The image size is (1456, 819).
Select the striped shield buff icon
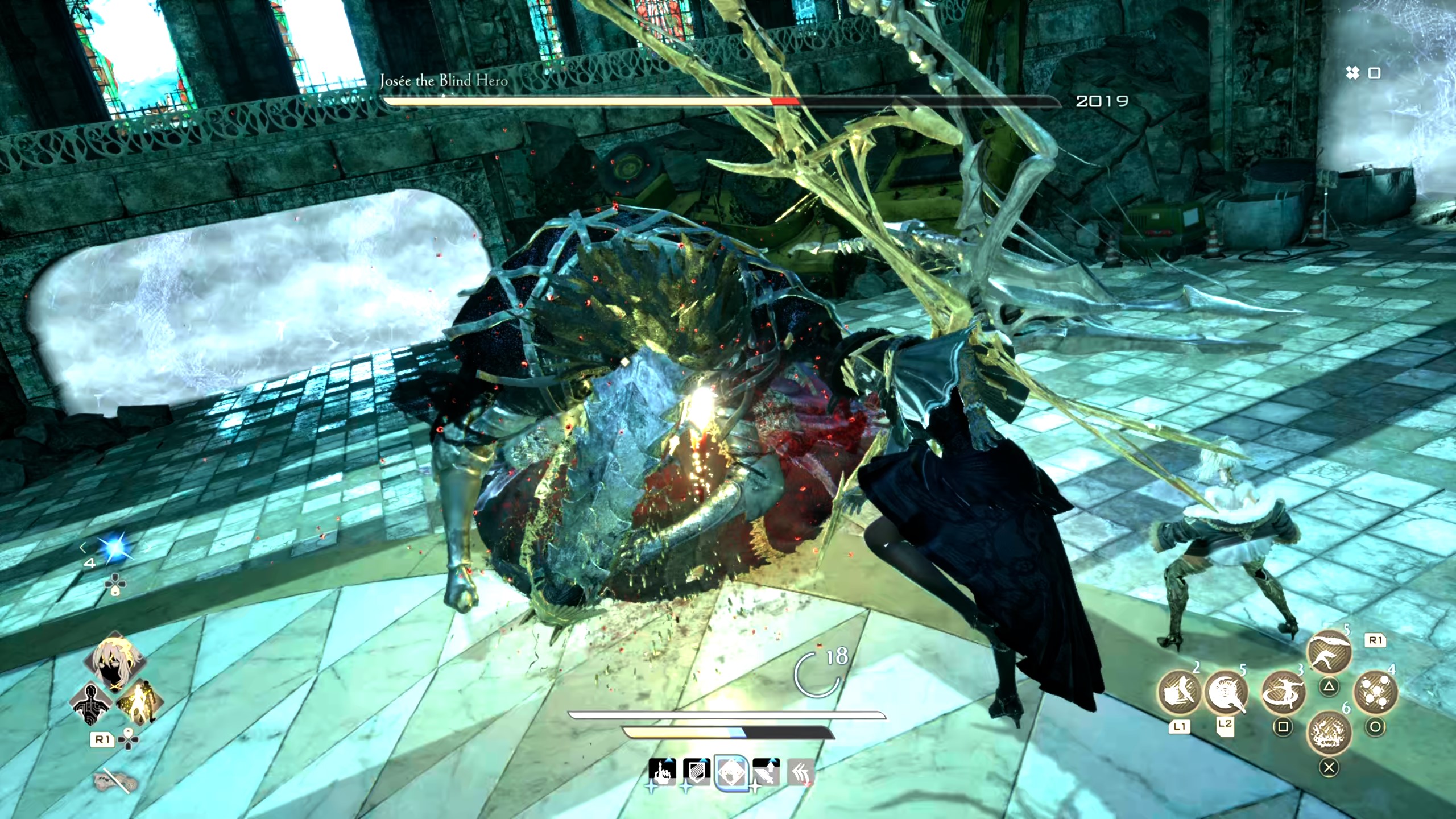[696, 772]
